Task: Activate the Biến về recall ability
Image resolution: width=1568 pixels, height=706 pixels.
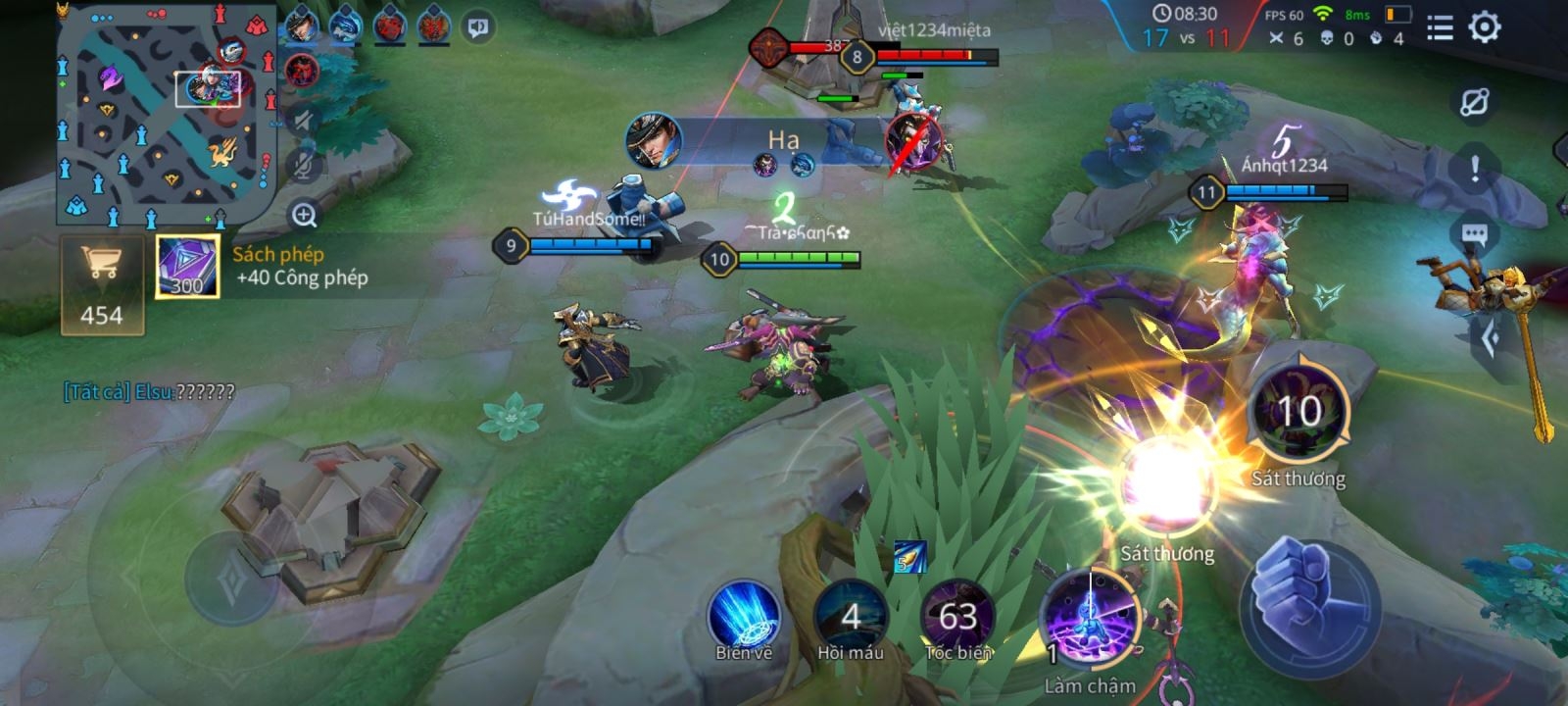Action: [x=744, y=618]
